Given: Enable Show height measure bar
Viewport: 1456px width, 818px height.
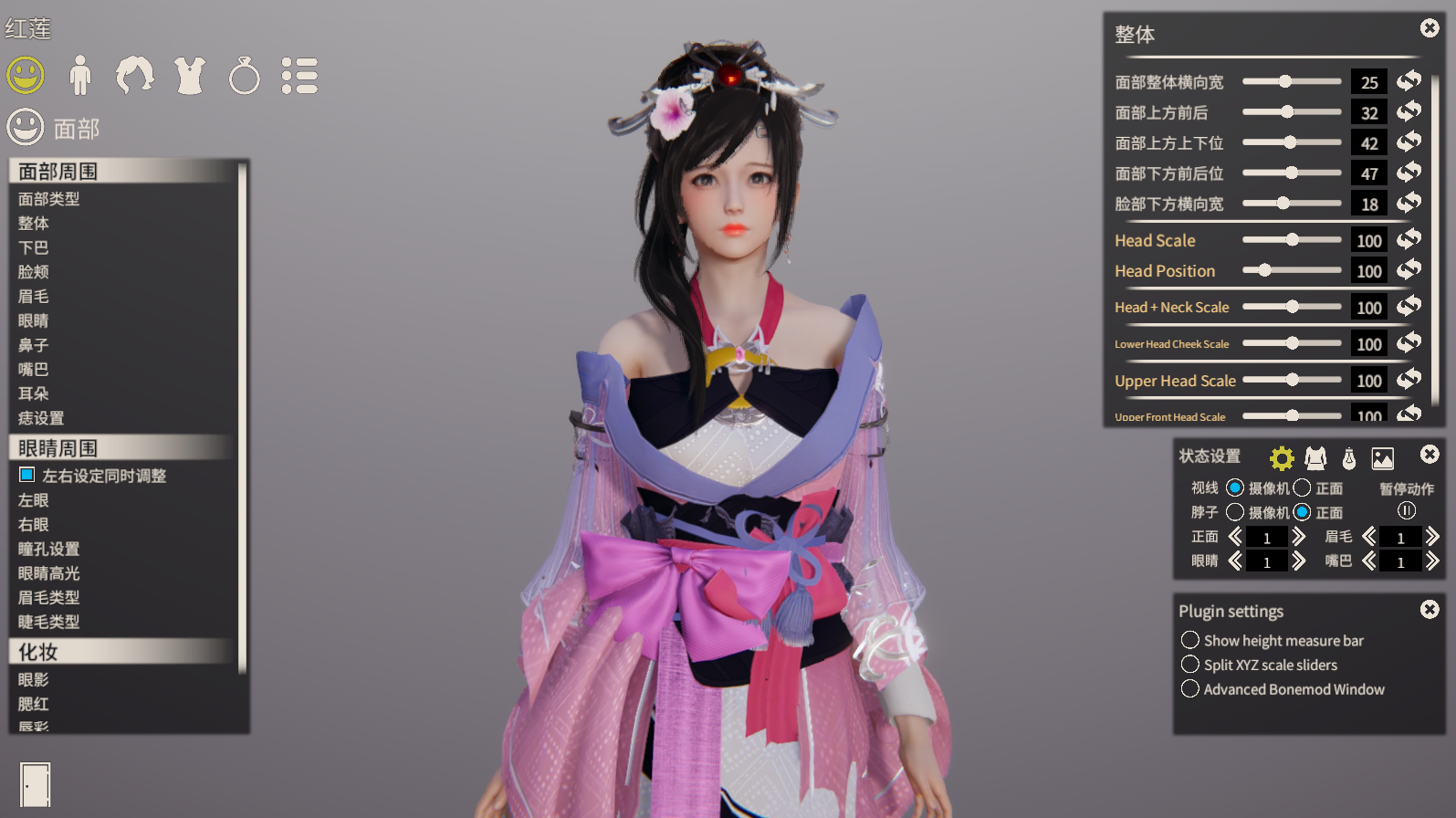Looking at the screenshot, I should click(x=1190, y=640).
